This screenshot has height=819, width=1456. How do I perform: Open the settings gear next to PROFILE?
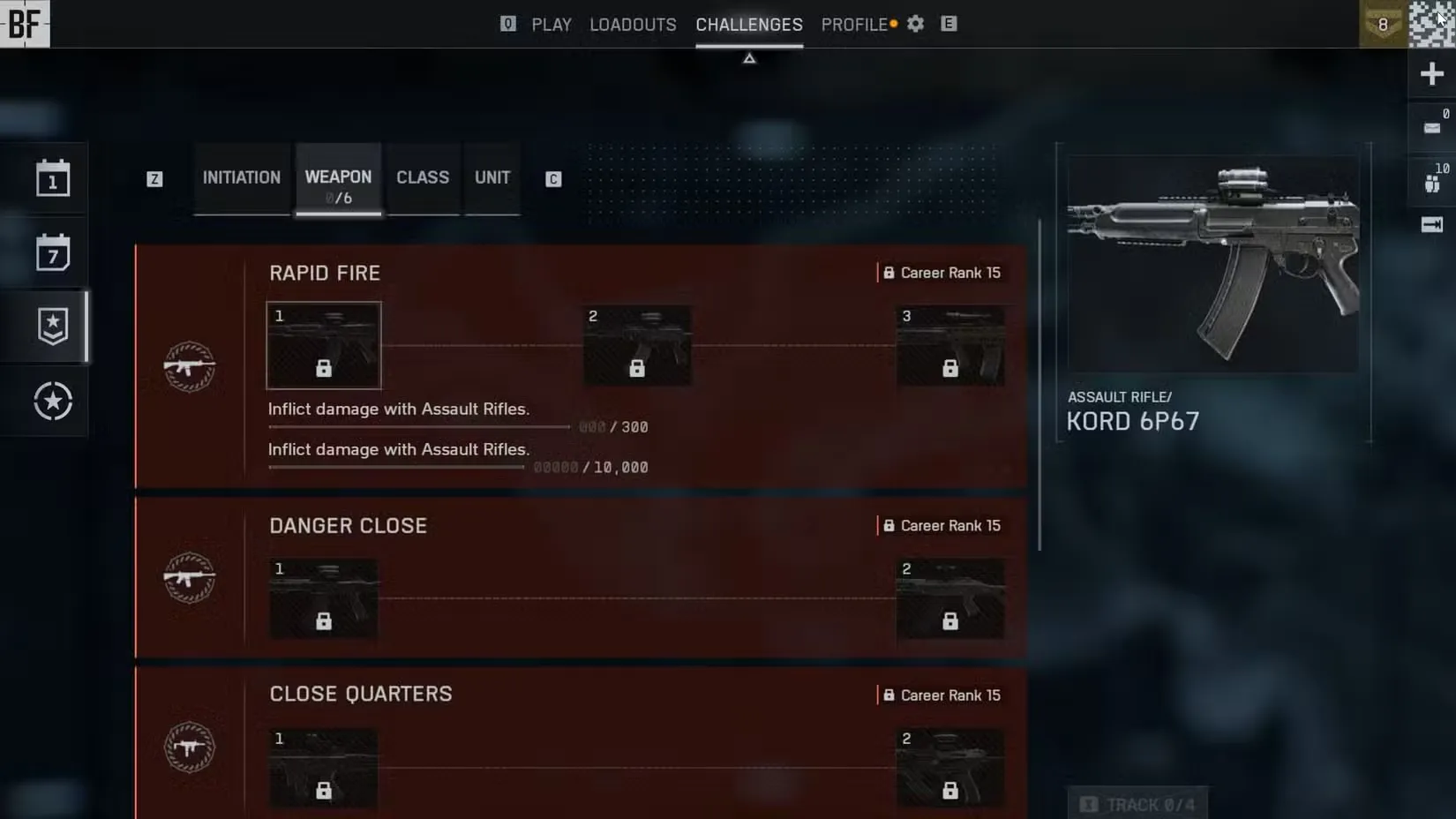tap(914, 24)
